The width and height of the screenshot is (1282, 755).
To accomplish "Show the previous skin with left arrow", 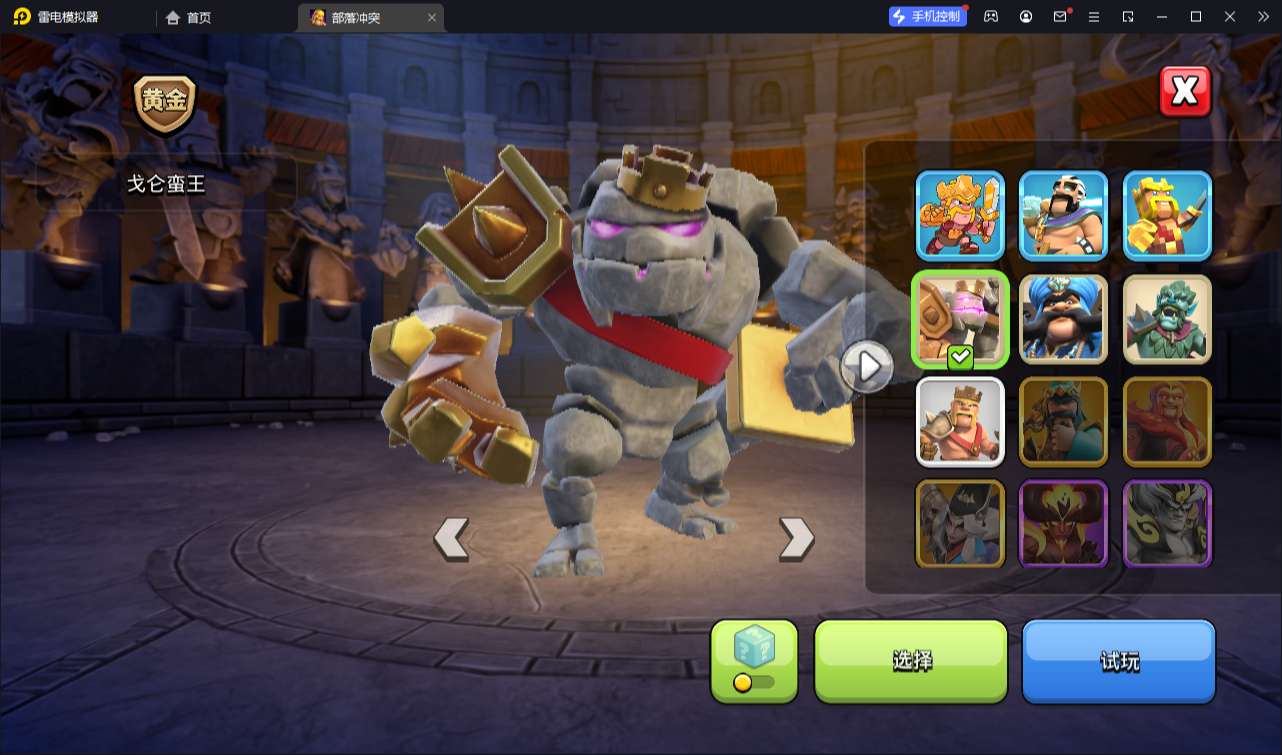I will pyautogui.click(x=451, y=538).
